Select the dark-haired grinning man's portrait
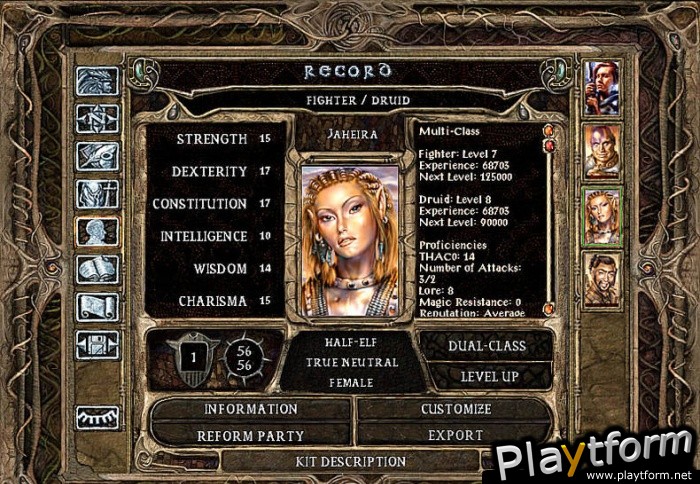Image resolution: width=700 pixels, height=484 pixels. pyautogui.click(x=602, y=279)
